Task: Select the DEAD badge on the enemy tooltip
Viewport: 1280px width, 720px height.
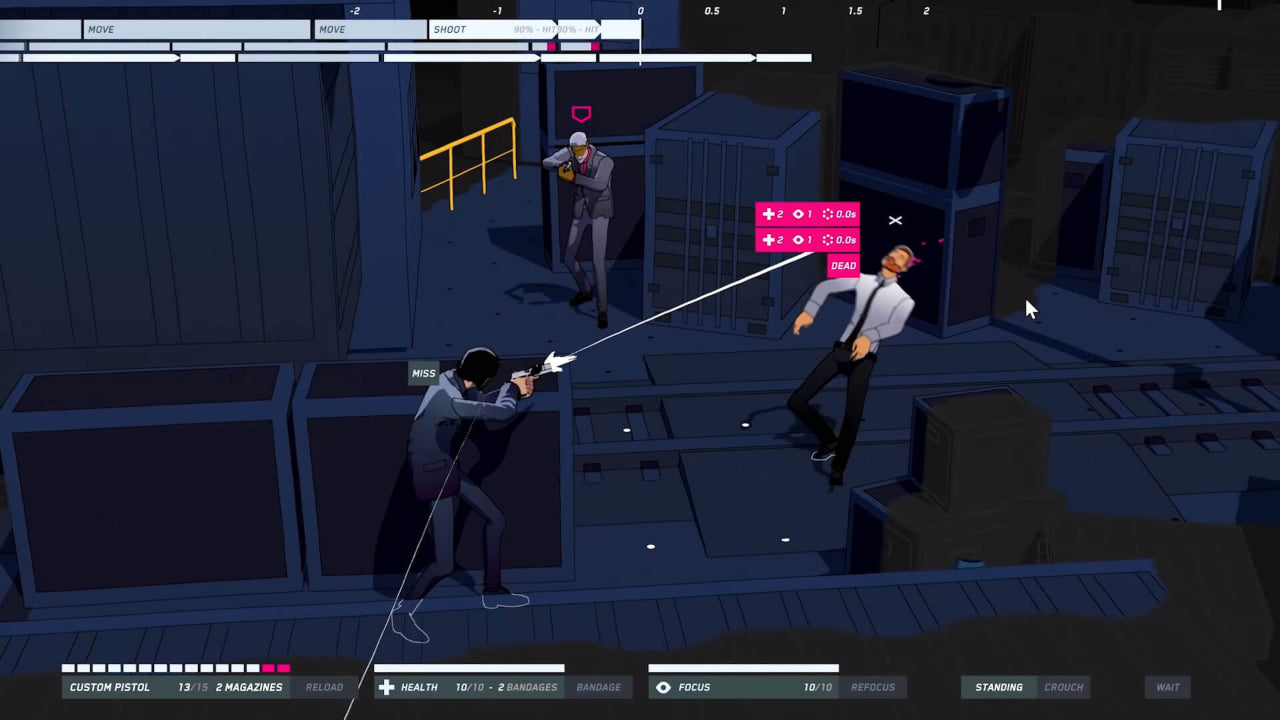Action: [843, 265]
